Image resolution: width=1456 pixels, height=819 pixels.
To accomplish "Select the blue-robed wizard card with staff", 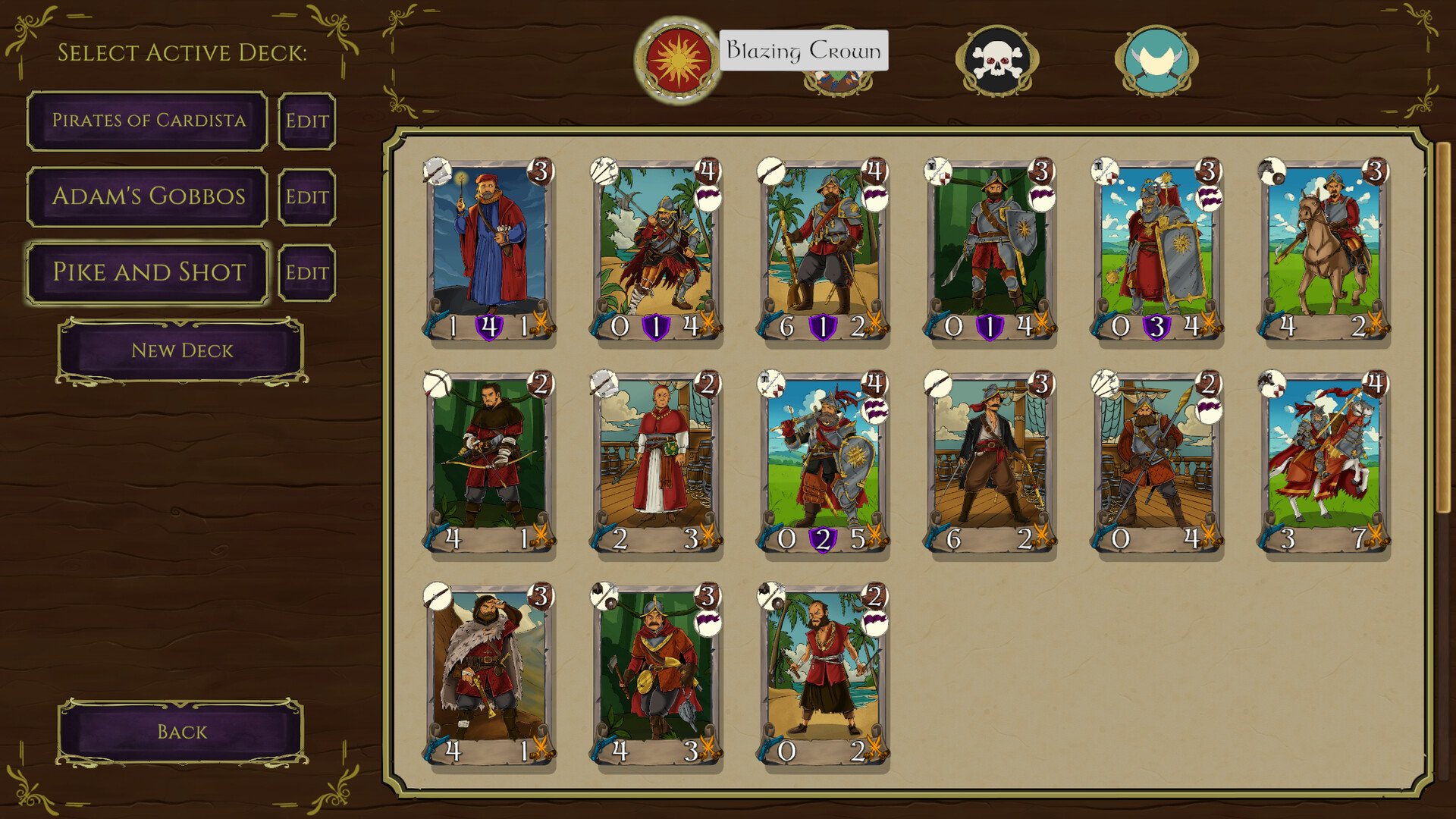I will (489, 250).
